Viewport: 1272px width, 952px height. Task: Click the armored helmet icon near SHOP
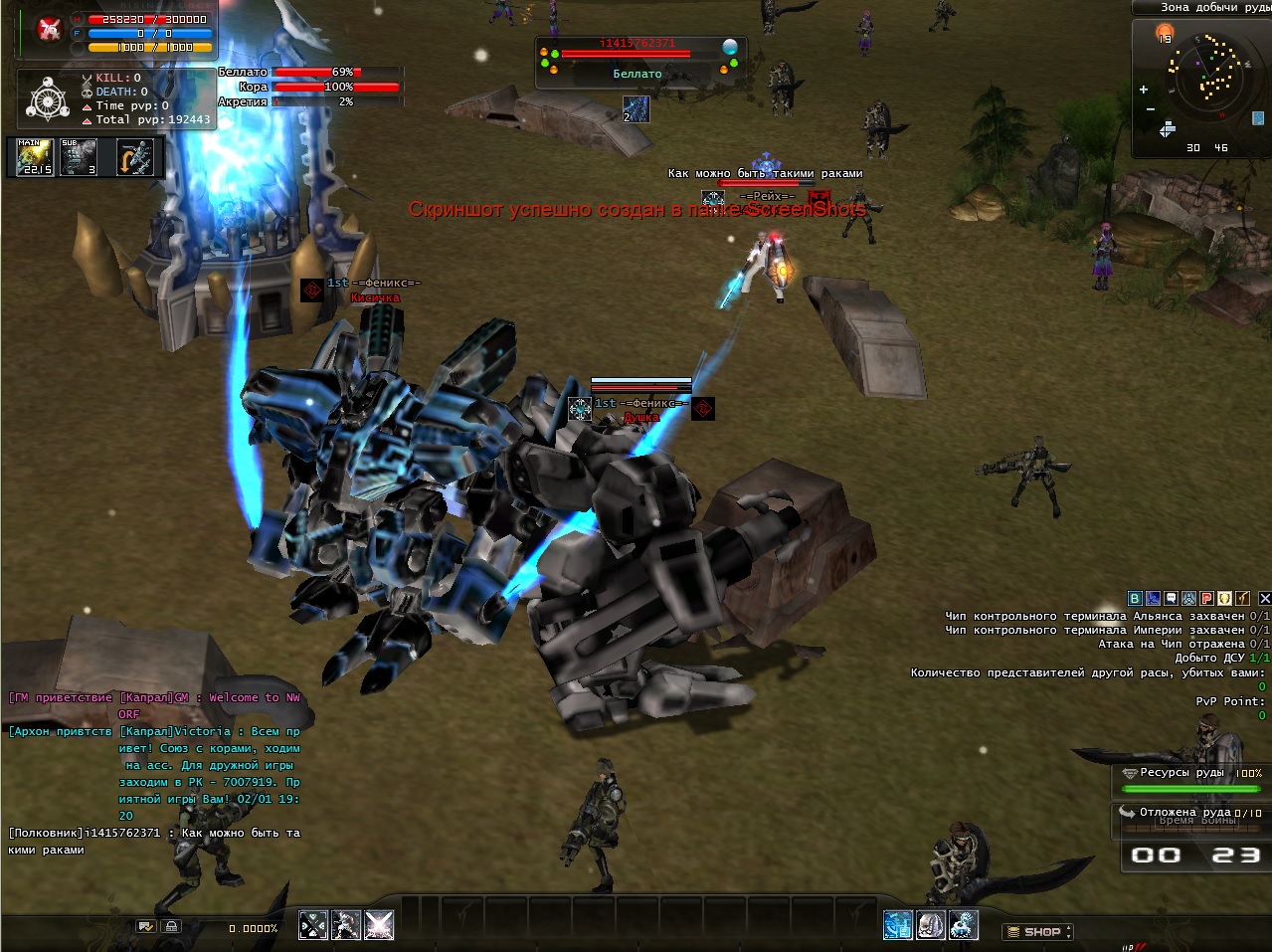(931, 925)
